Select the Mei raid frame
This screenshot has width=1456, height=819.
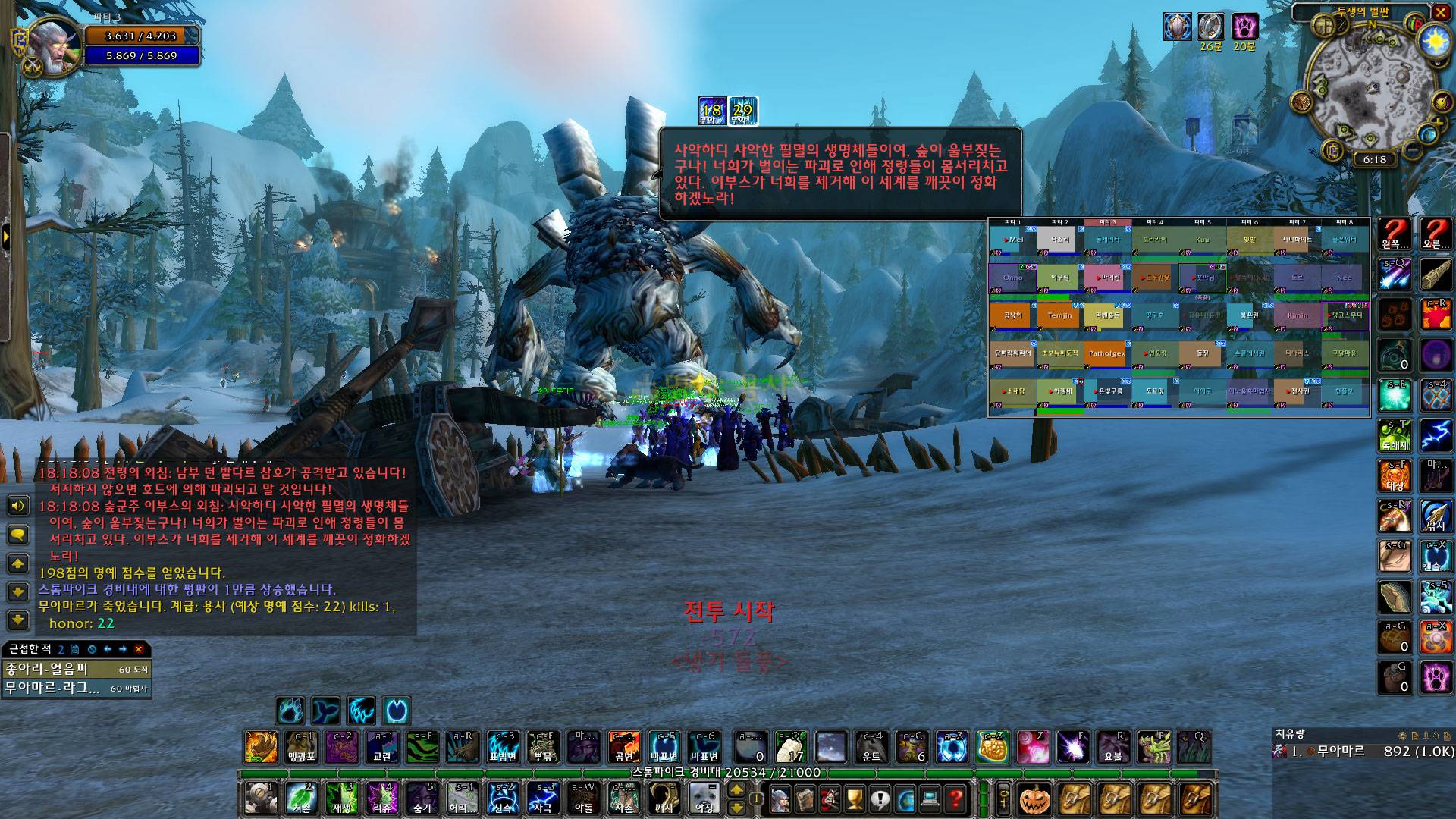click(x=1012, y=240)
